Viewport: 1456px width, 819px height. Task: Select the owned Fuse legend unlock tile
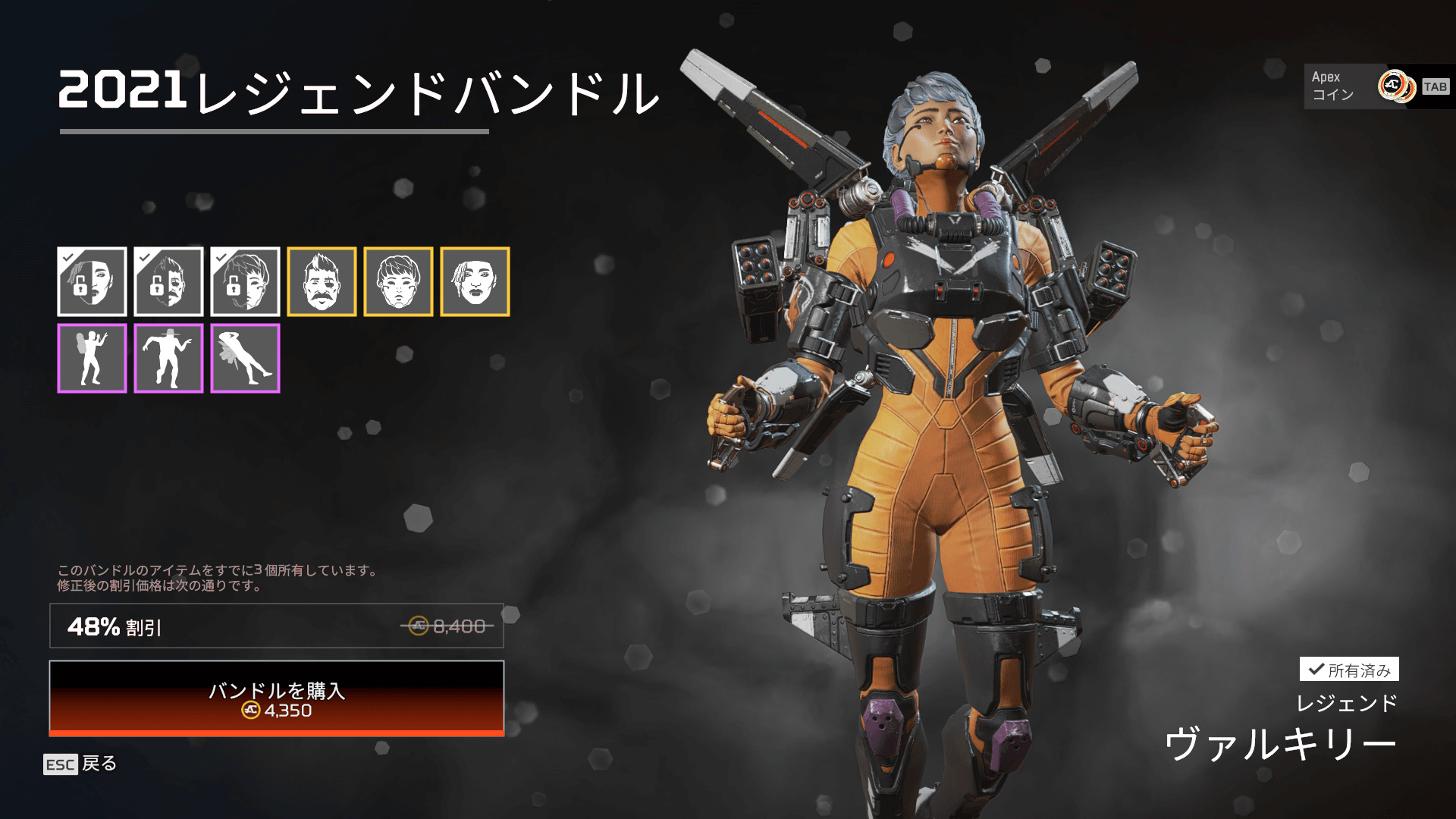click(x=168, y=281)
